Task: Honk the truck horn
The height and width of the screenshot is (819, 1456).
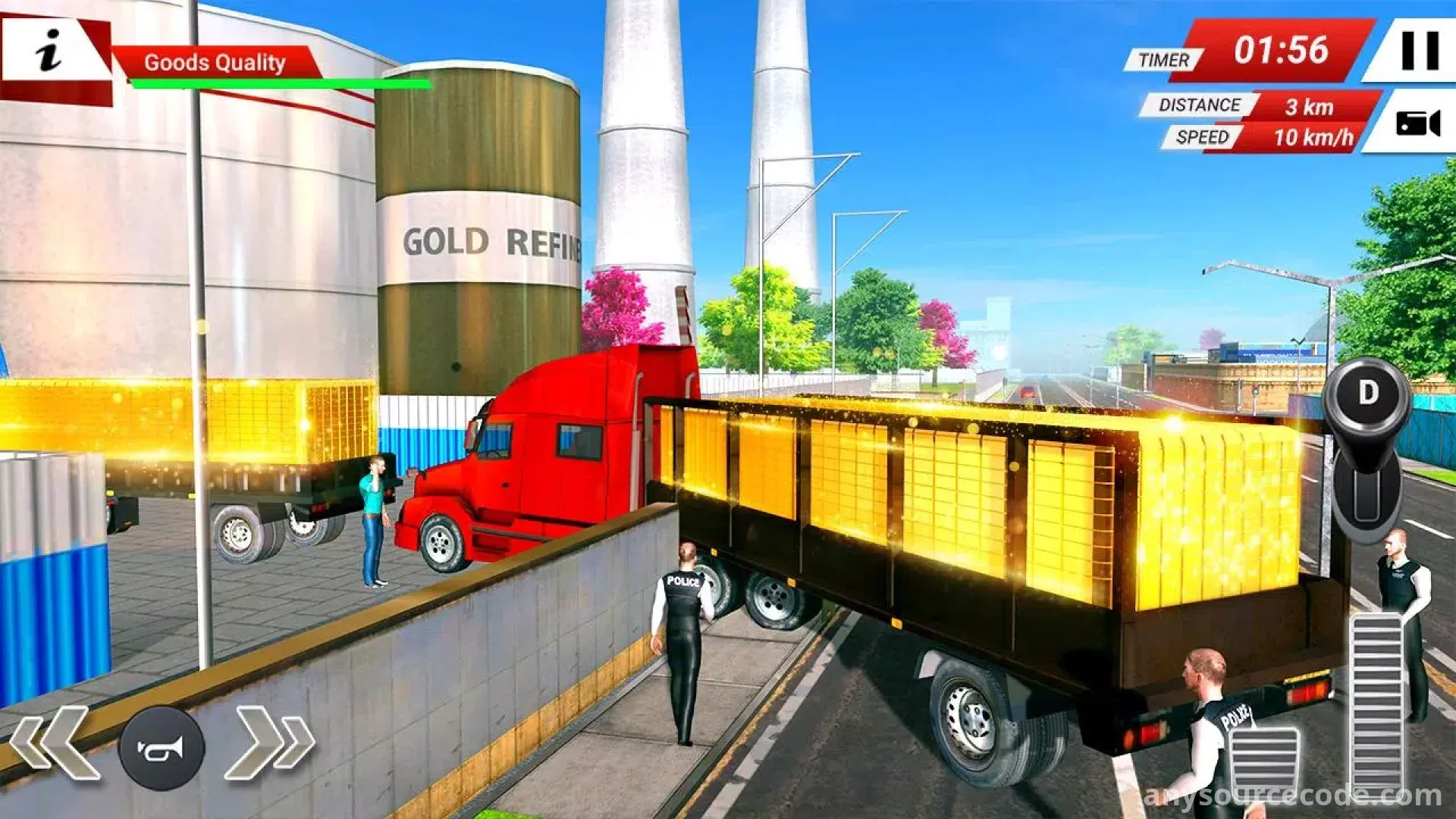Action: [x=162, y=748]
